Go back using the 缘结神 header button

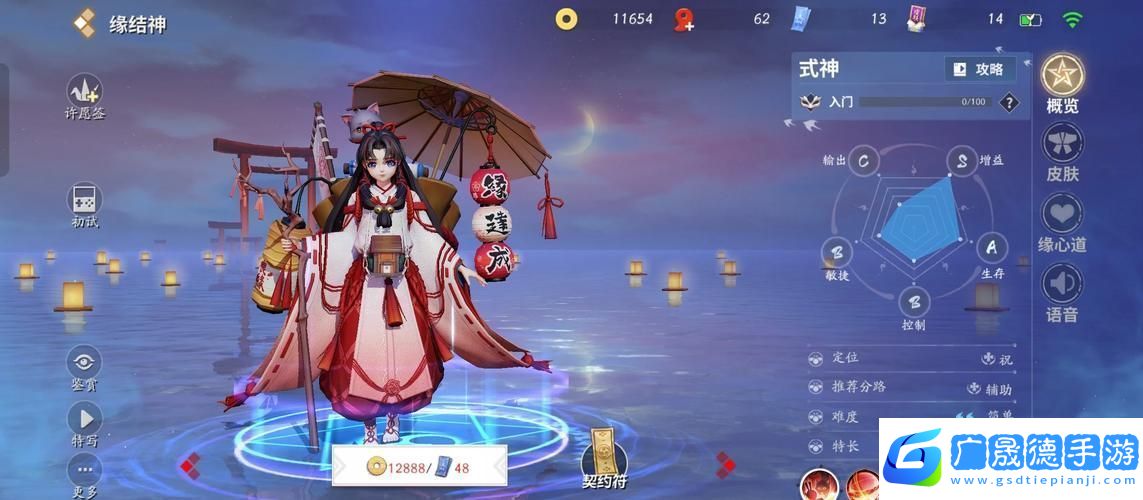point(86,23)
